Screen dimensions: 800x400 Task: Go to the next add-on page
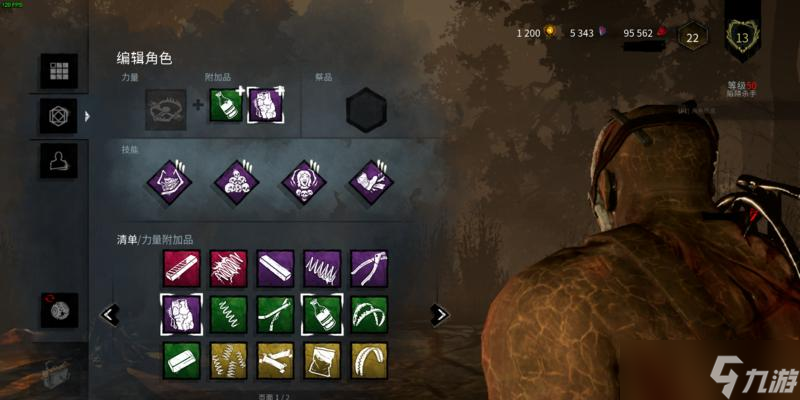(438, 315)
